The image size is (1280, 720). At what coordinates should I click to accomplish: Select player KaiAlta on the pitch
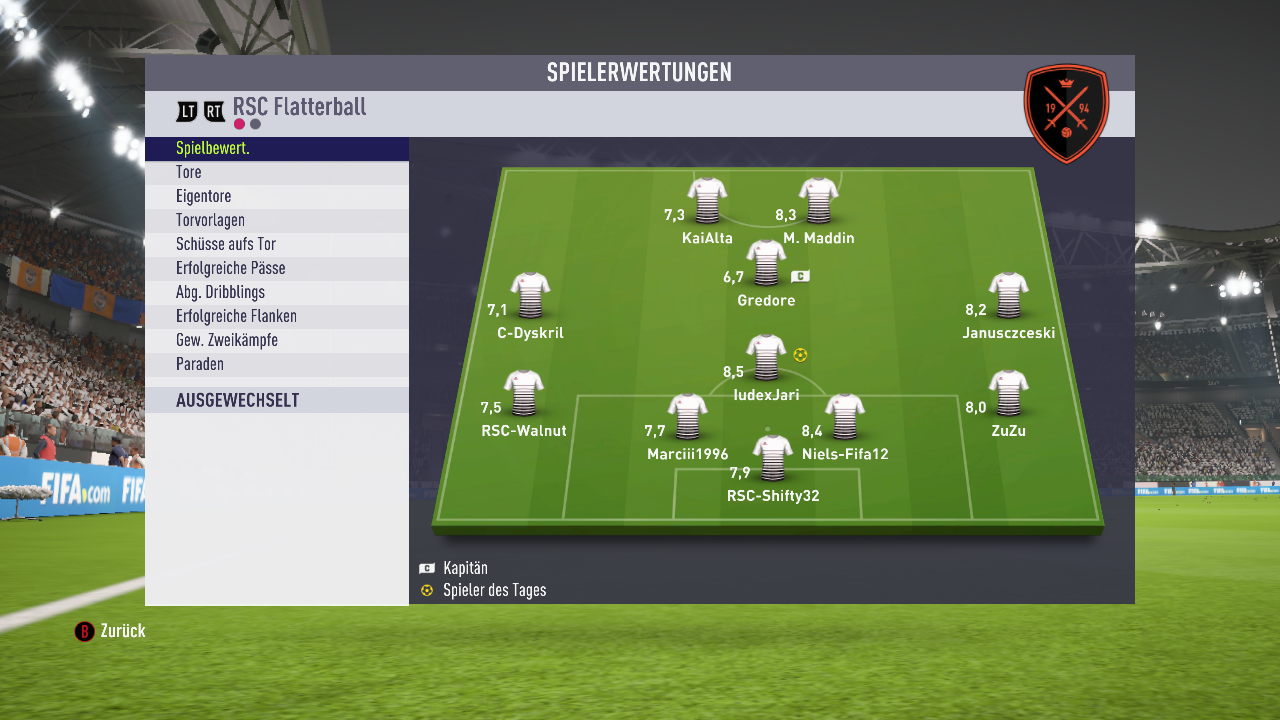pos(707,200)
